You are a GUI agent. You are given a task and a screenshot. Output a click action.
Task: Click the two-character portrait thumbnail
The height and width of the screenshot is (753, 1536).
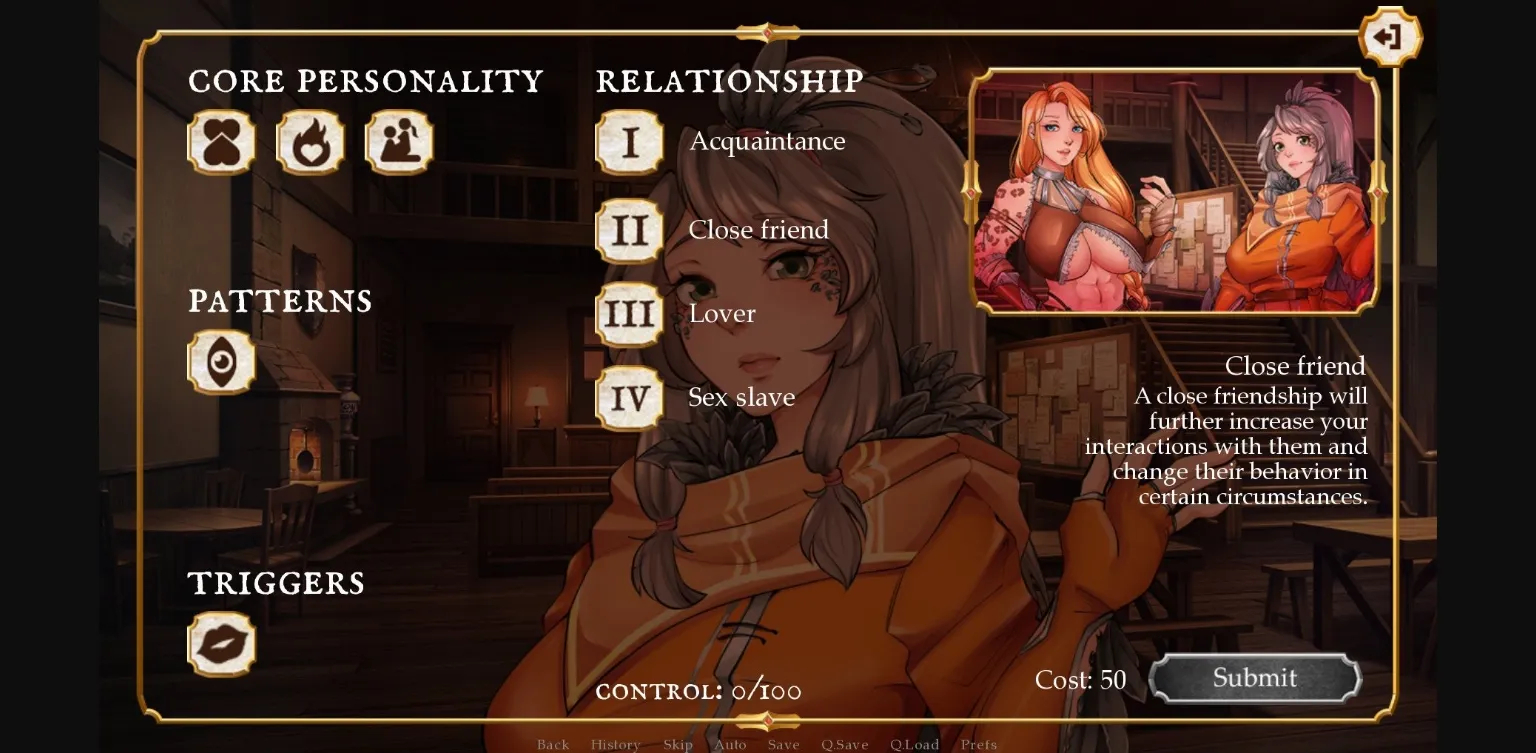[x=1173, y=189]
